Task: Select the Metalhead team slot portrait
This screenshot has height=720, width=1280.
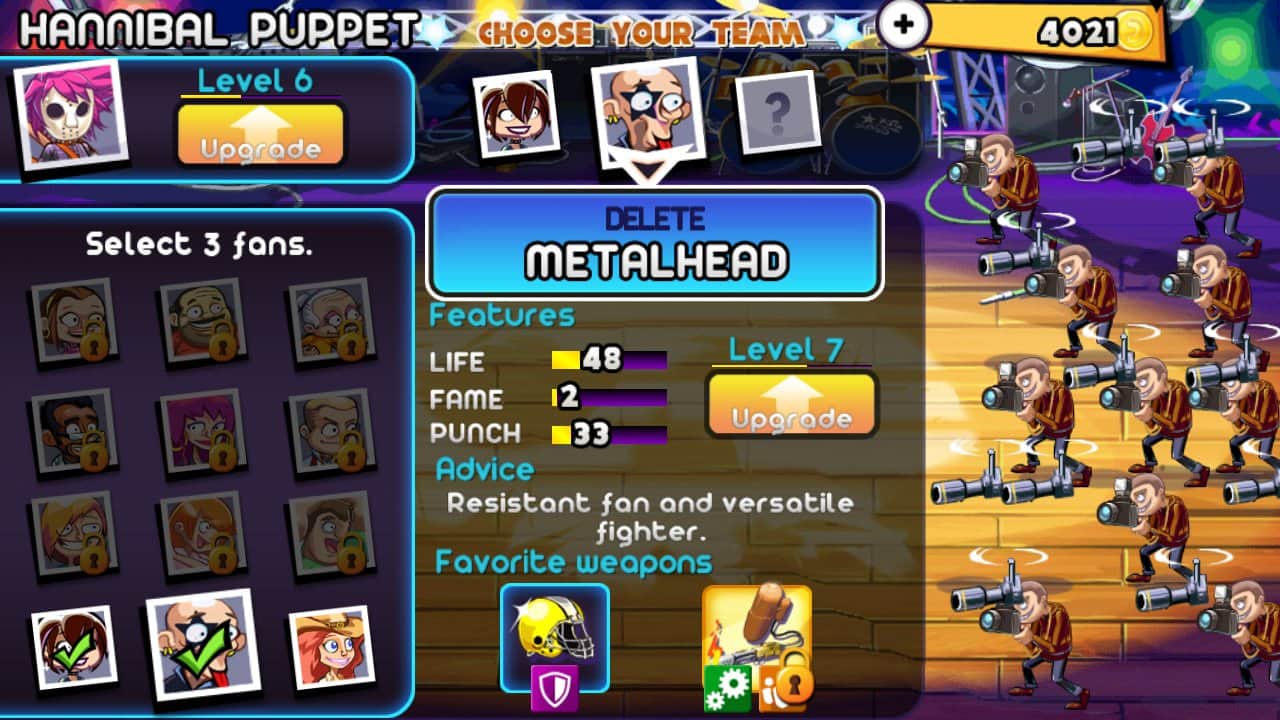Action: tap(647, 115)
